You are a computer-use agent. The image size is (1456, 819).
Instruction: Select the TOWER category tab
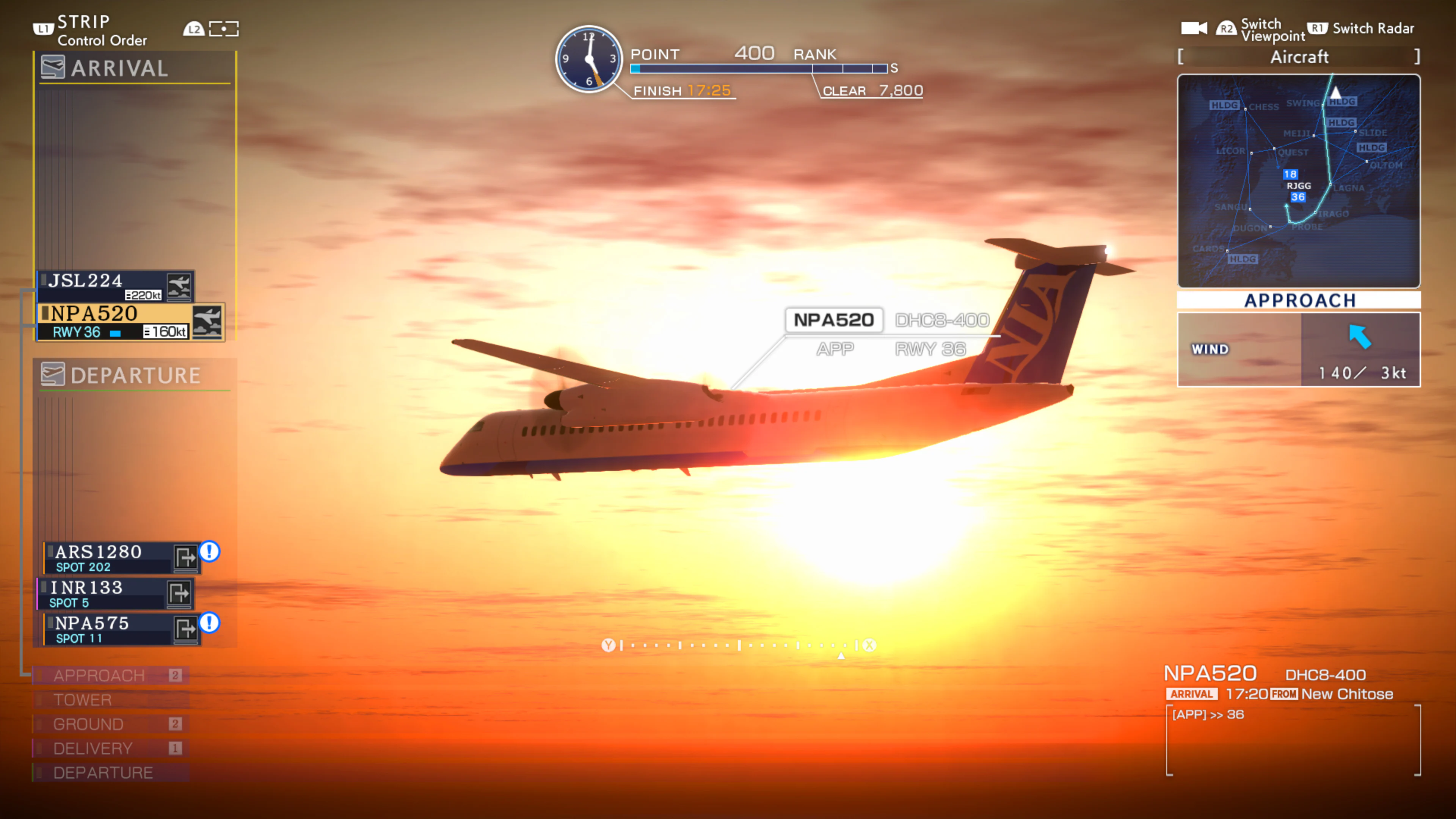coord(82,700)
